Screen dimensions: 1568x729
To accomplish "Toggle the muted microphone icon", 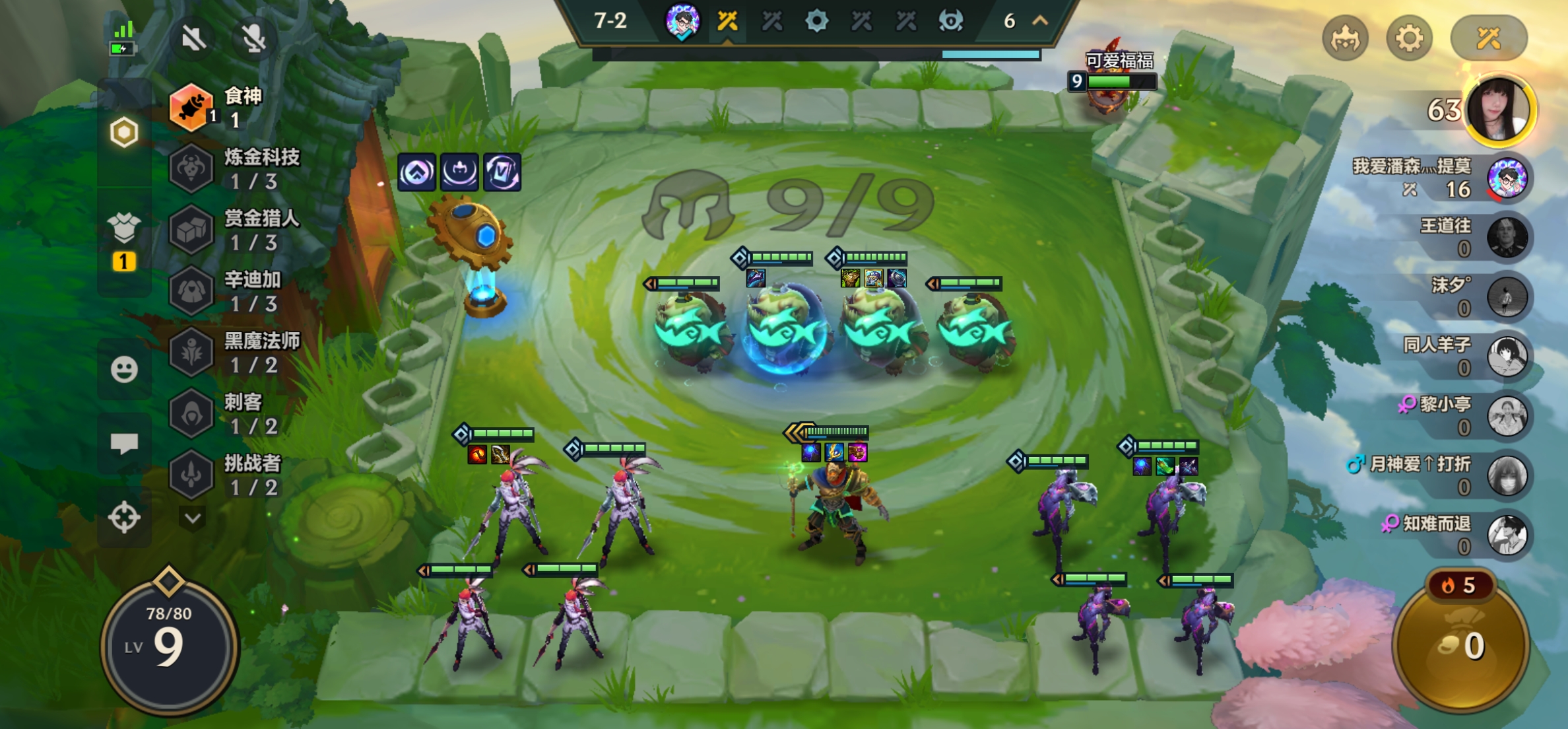I will tap(253, 39).
